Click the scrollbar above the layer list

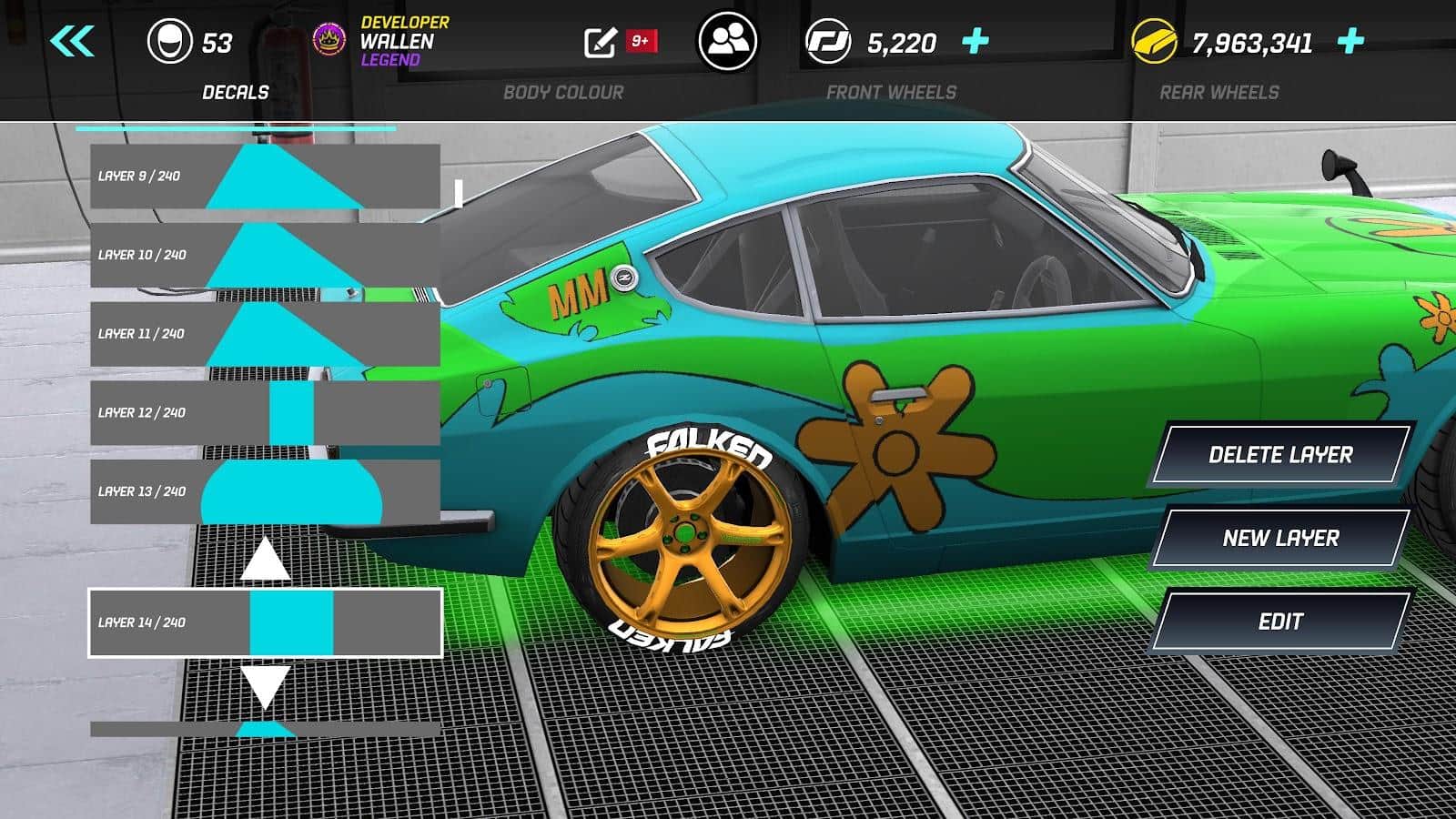point(237,127)
